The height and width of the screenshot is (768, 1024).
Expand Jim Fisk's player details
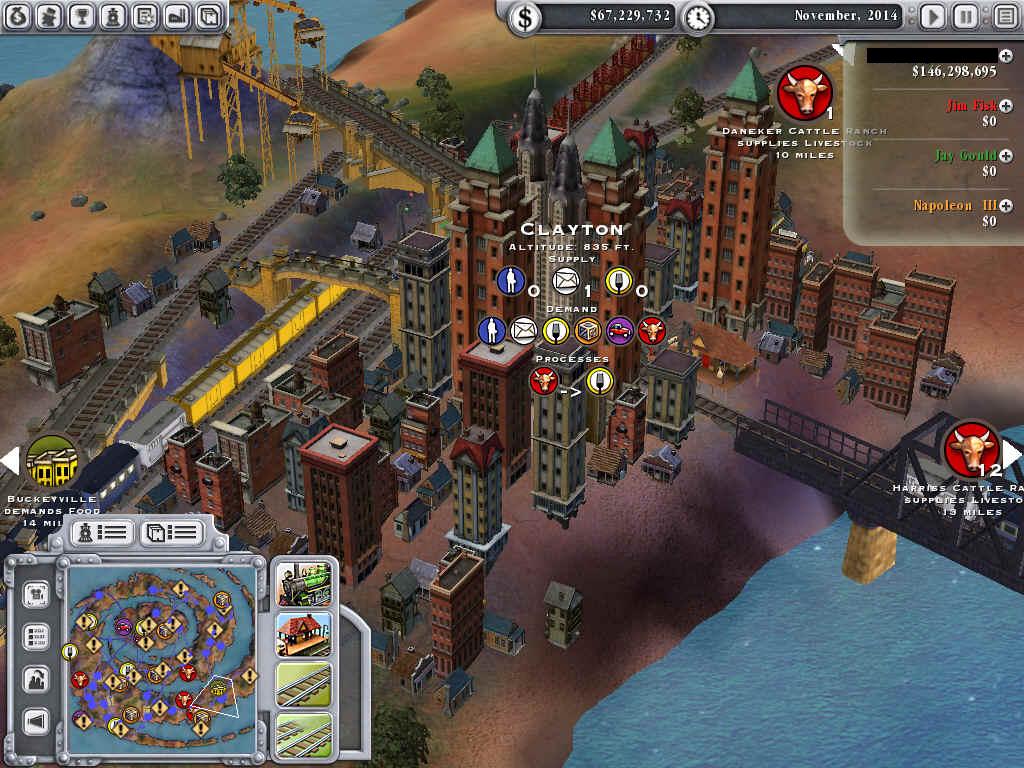pos(1005,105)
